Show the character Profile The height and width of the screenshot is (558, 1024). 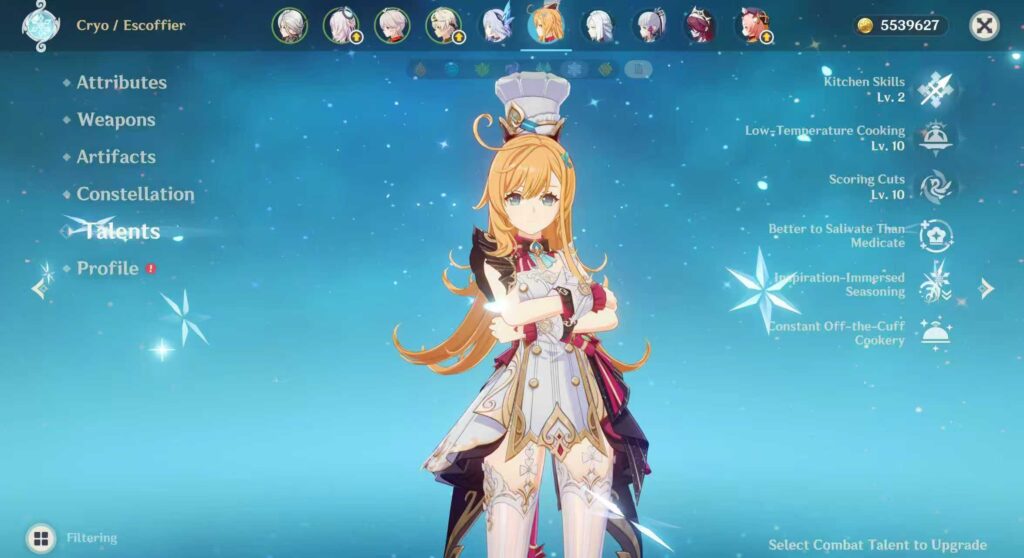pyautogui.click(x=107, y=269)
